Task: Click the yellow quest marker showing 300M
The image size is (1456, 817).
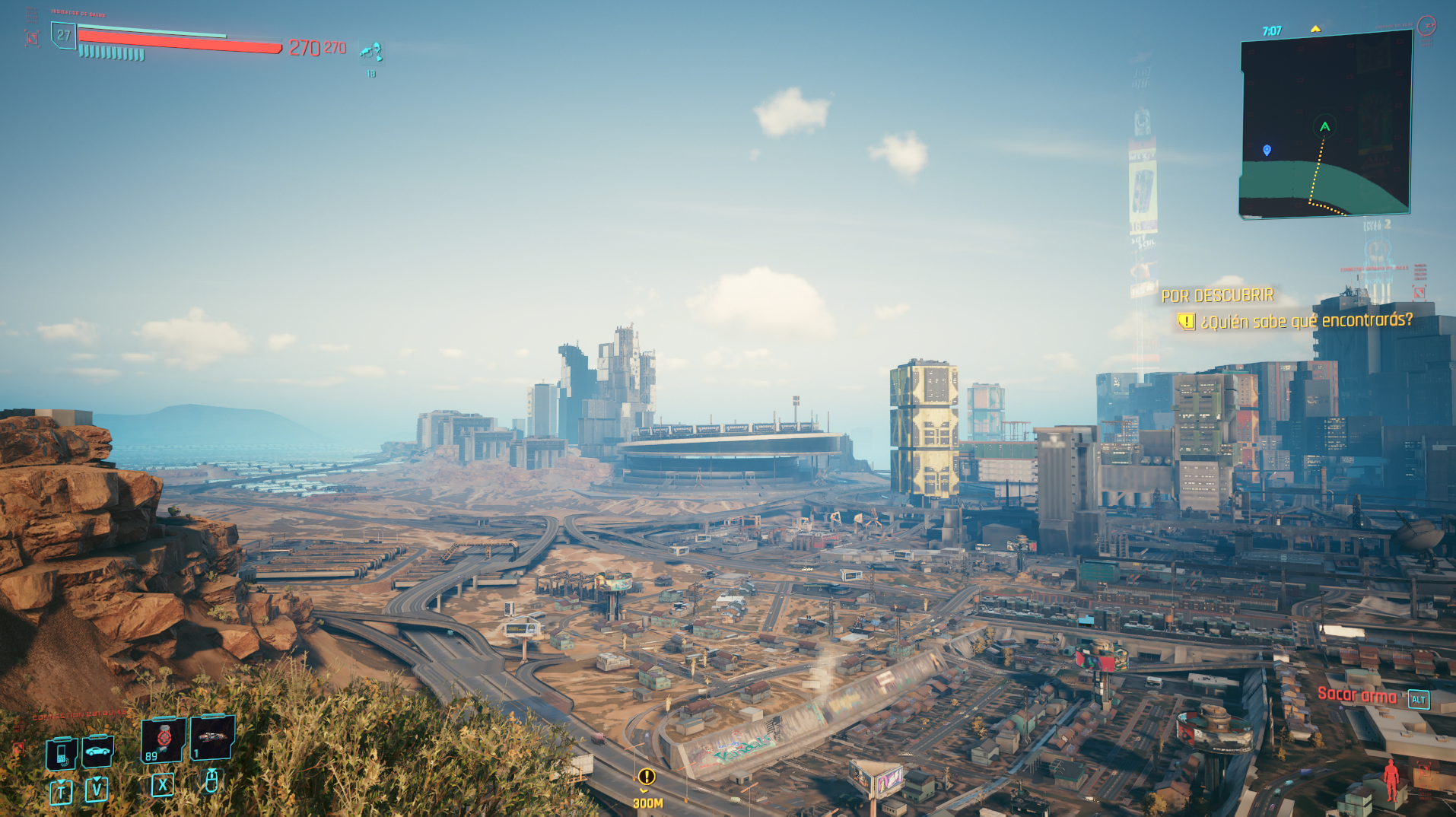Action: pyautogui.click(x=647, y=777)
